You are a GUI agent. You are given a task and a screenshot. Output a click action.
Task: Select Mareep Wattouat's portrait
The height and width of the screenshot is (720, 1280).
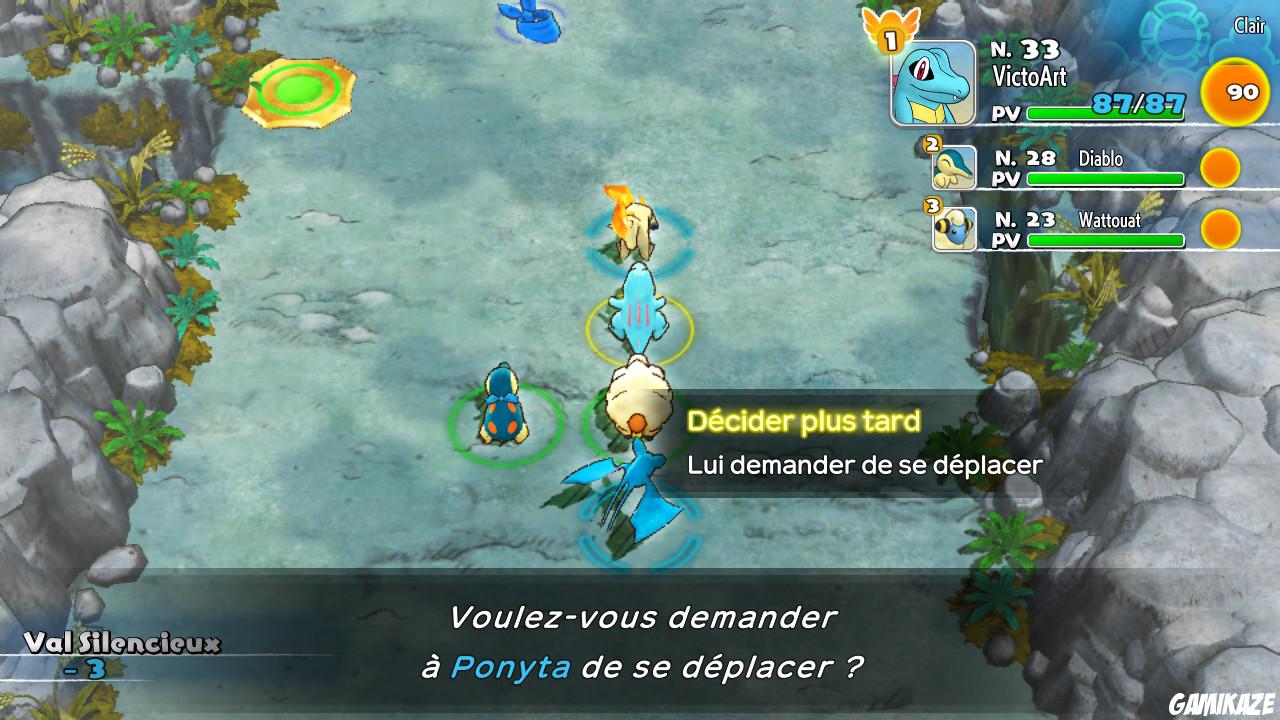coord(956,229)
